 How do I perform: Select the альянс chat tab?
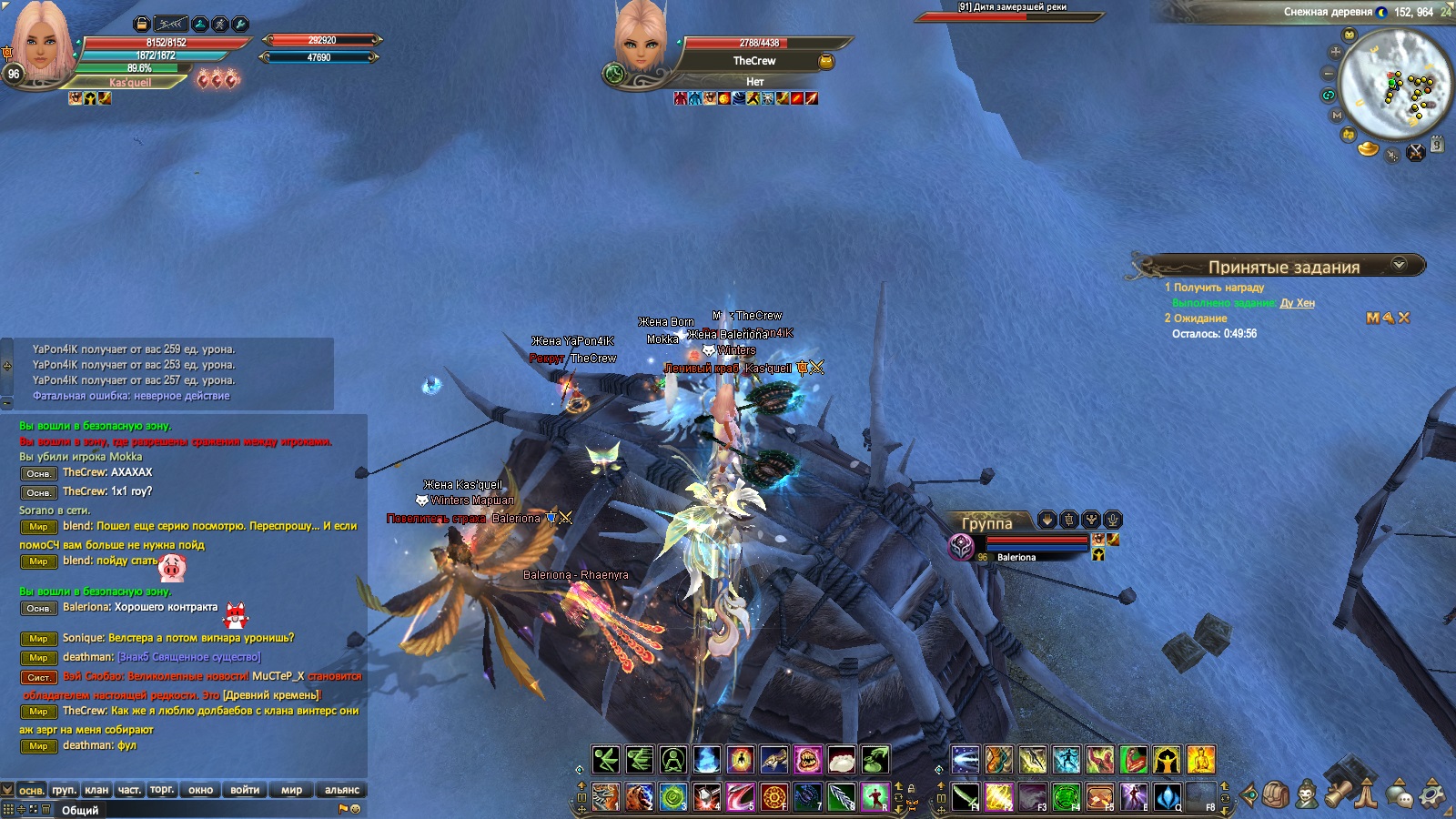coord(342,790)
